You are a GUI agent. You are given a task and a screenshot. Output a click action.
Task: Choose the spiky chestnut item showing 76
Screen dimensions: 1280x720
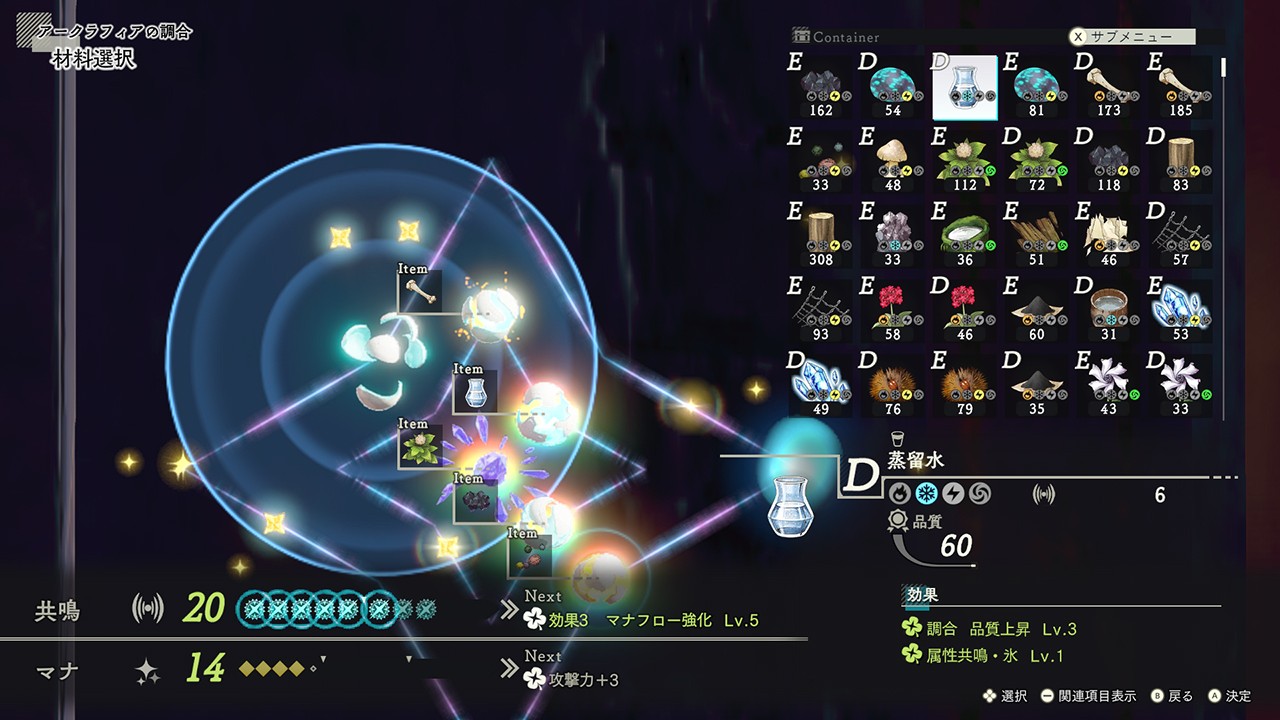tap(893, 384)
